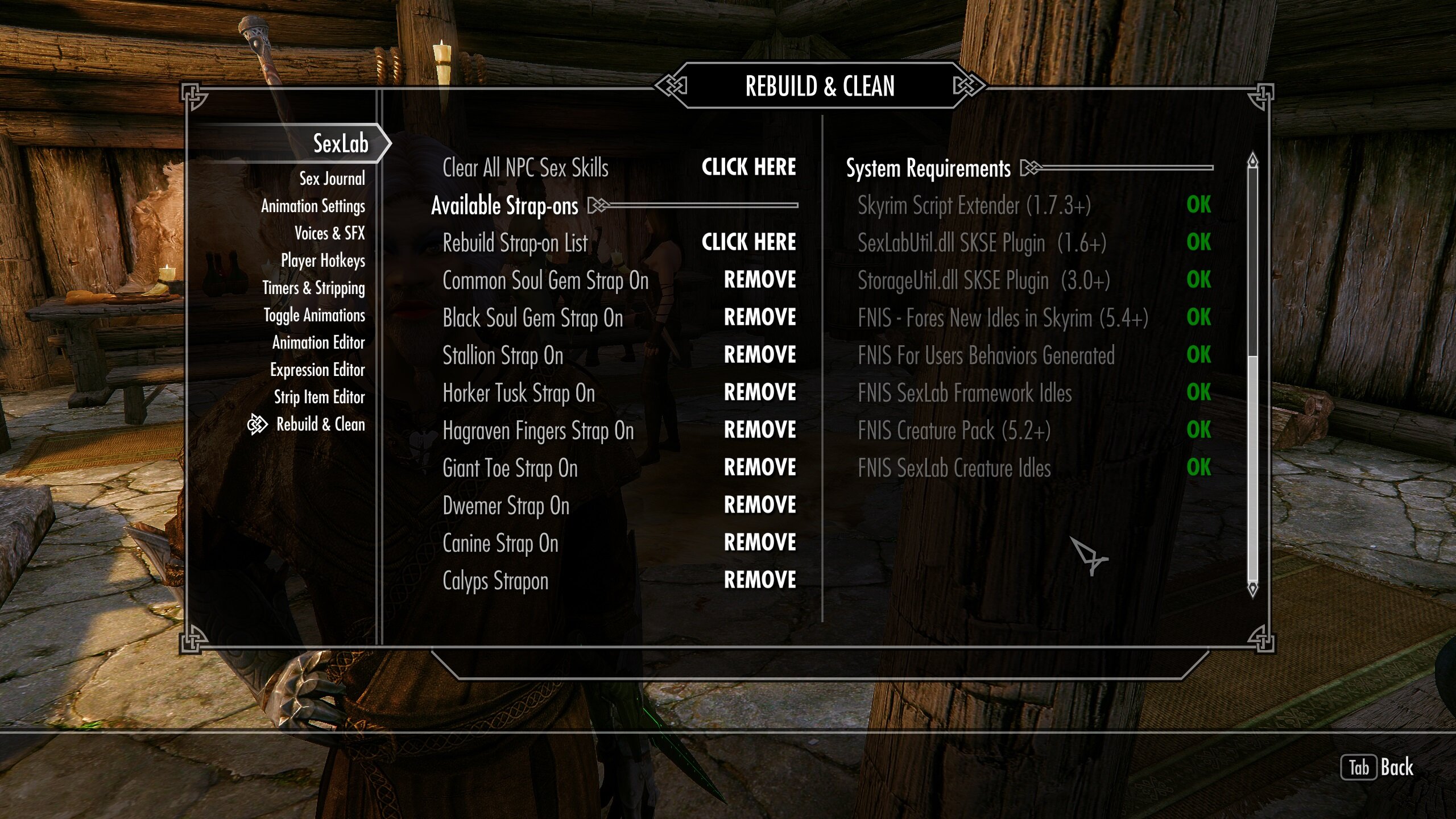Open Voices & SFX settings
1456x819 pixels.
point(329,233)
